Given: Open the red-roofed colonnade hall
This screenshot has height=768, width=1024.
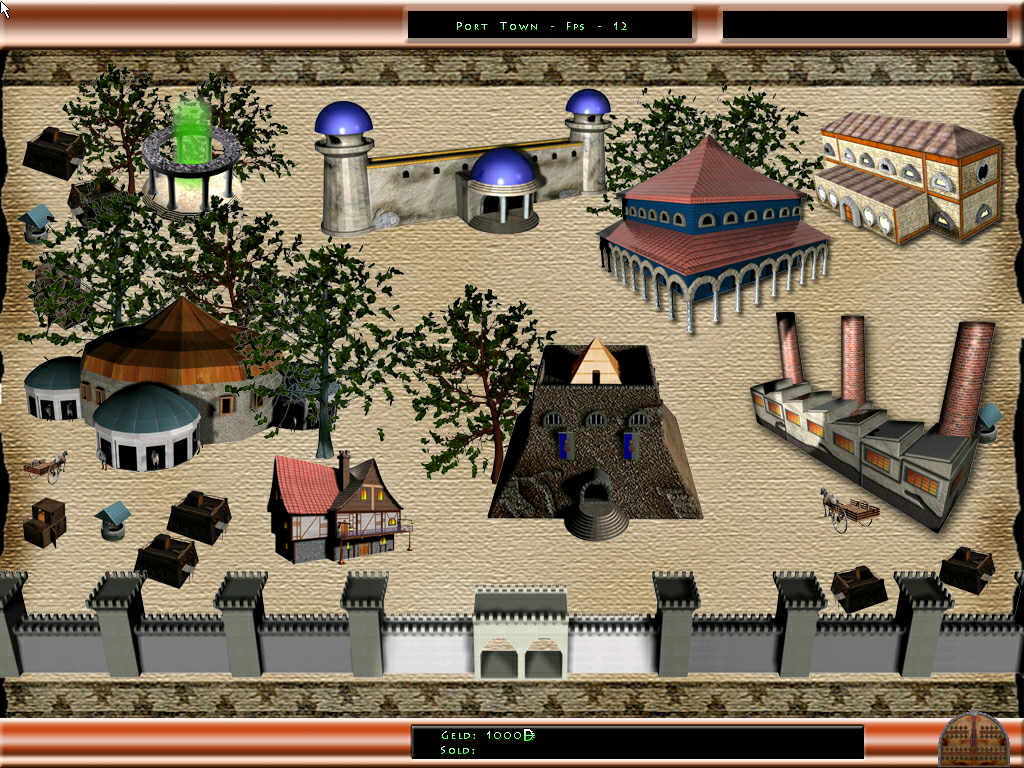Looking at the screenshot, I should (x=712, y=230).
